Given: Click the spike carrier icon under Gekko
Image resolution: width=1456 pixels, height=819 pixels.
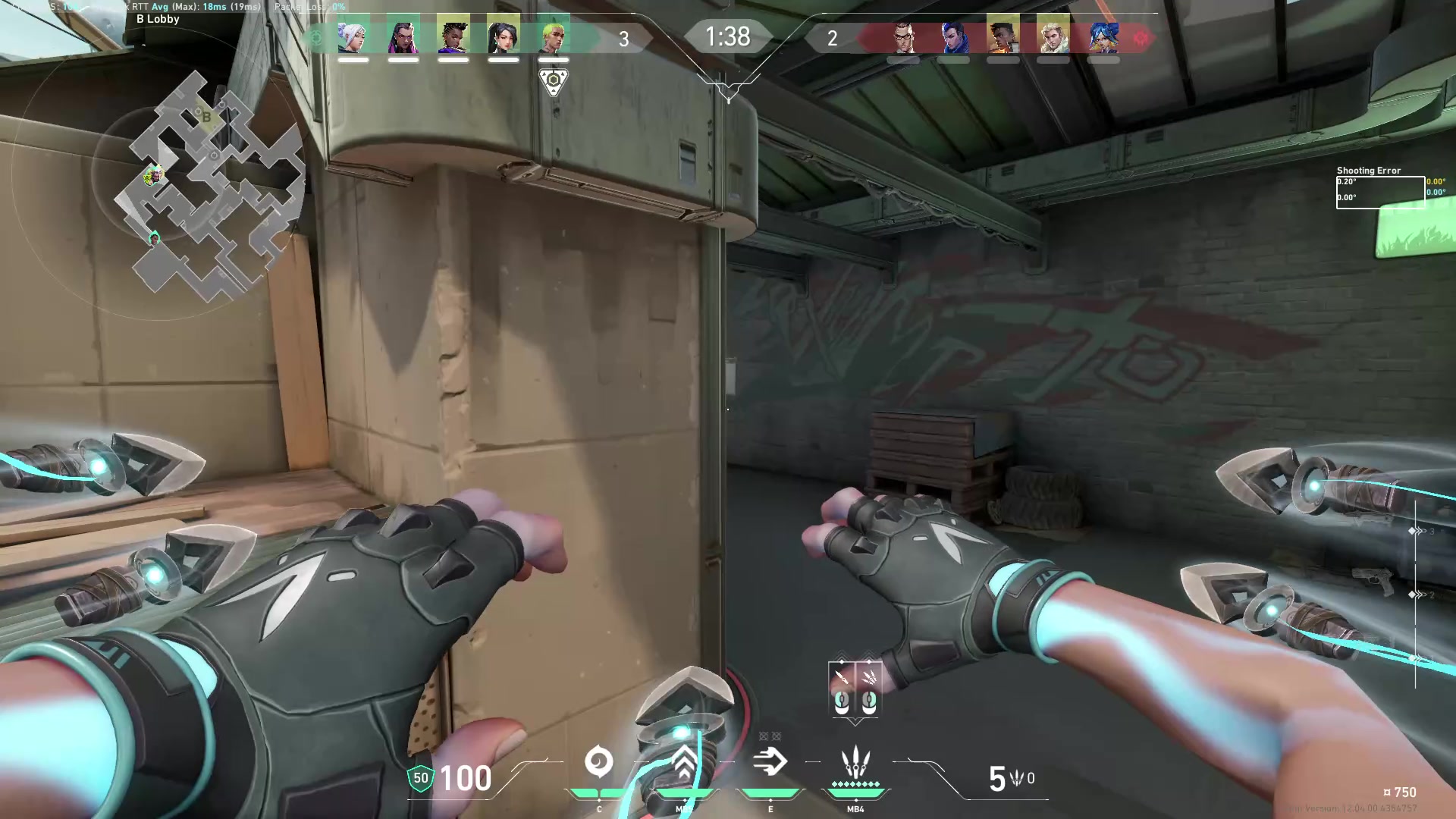Looking at the screenshot, I should pyautogui.click(x=554, y=80).
